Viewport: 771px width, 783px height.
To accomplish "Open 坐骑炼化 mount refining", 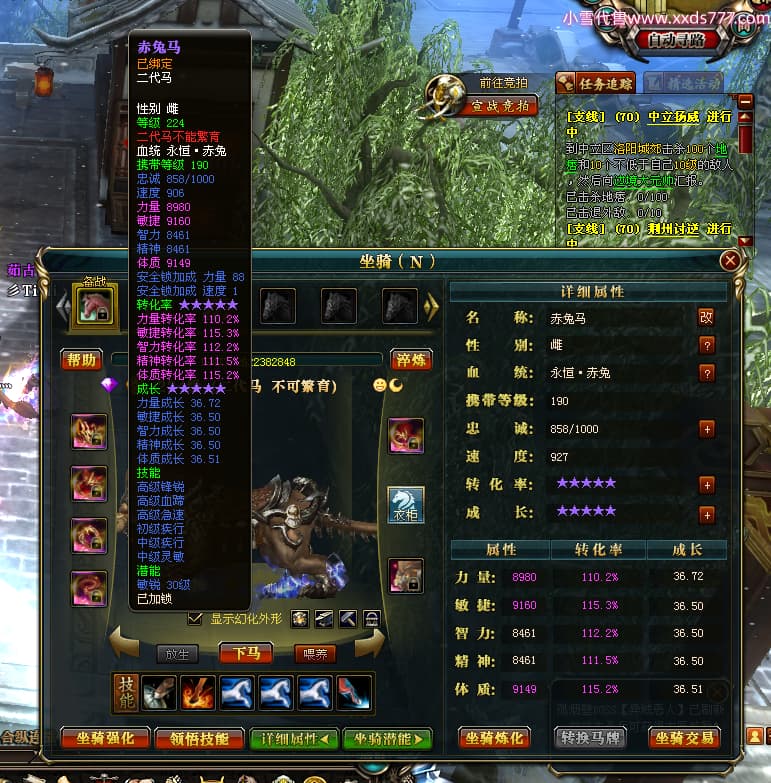I will coord(494,739).
